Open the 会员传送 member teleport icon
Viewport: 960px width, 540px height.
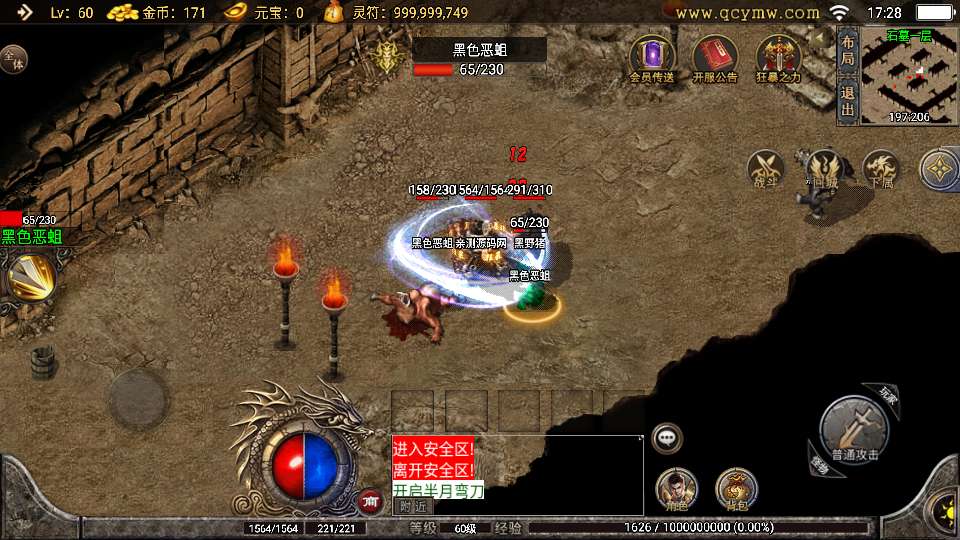652,57
